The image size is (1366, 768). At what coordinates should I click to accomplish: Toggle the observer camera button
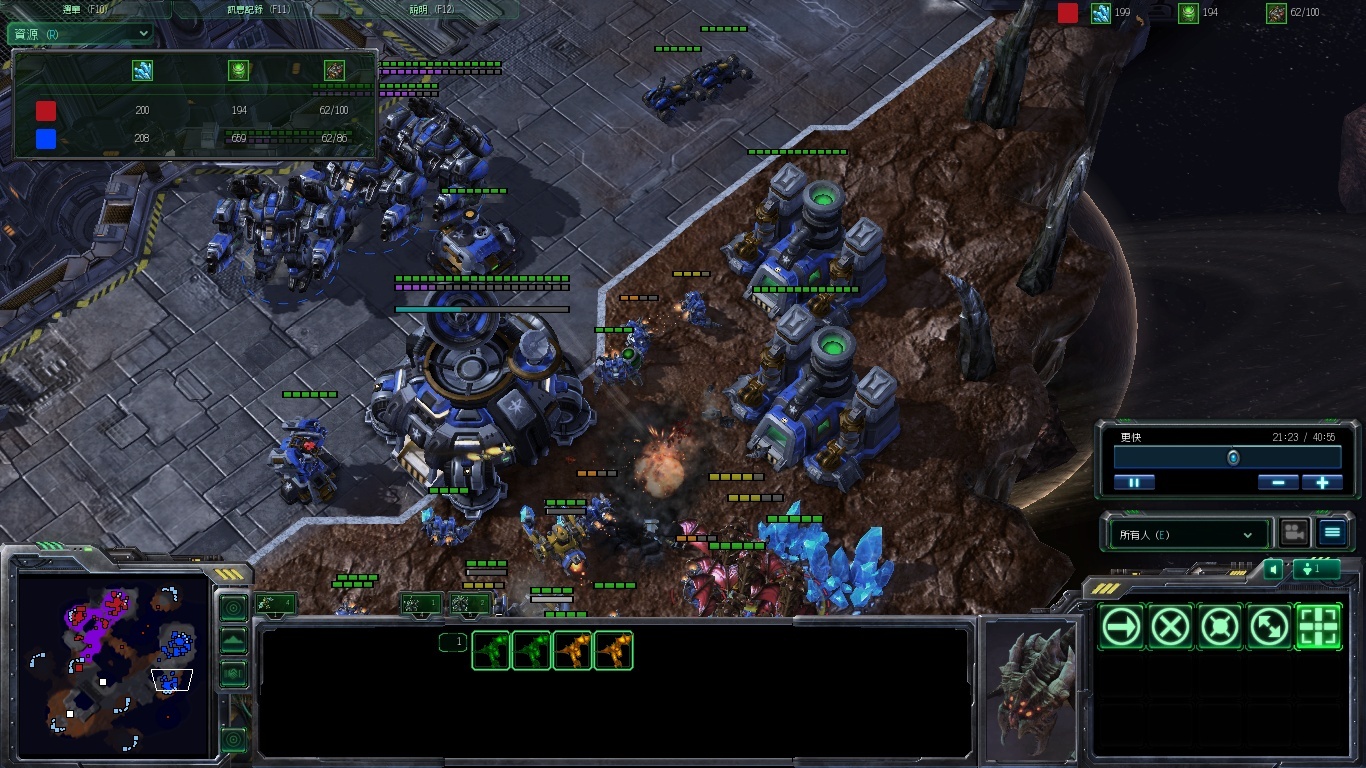click(x=1295, y=533)
